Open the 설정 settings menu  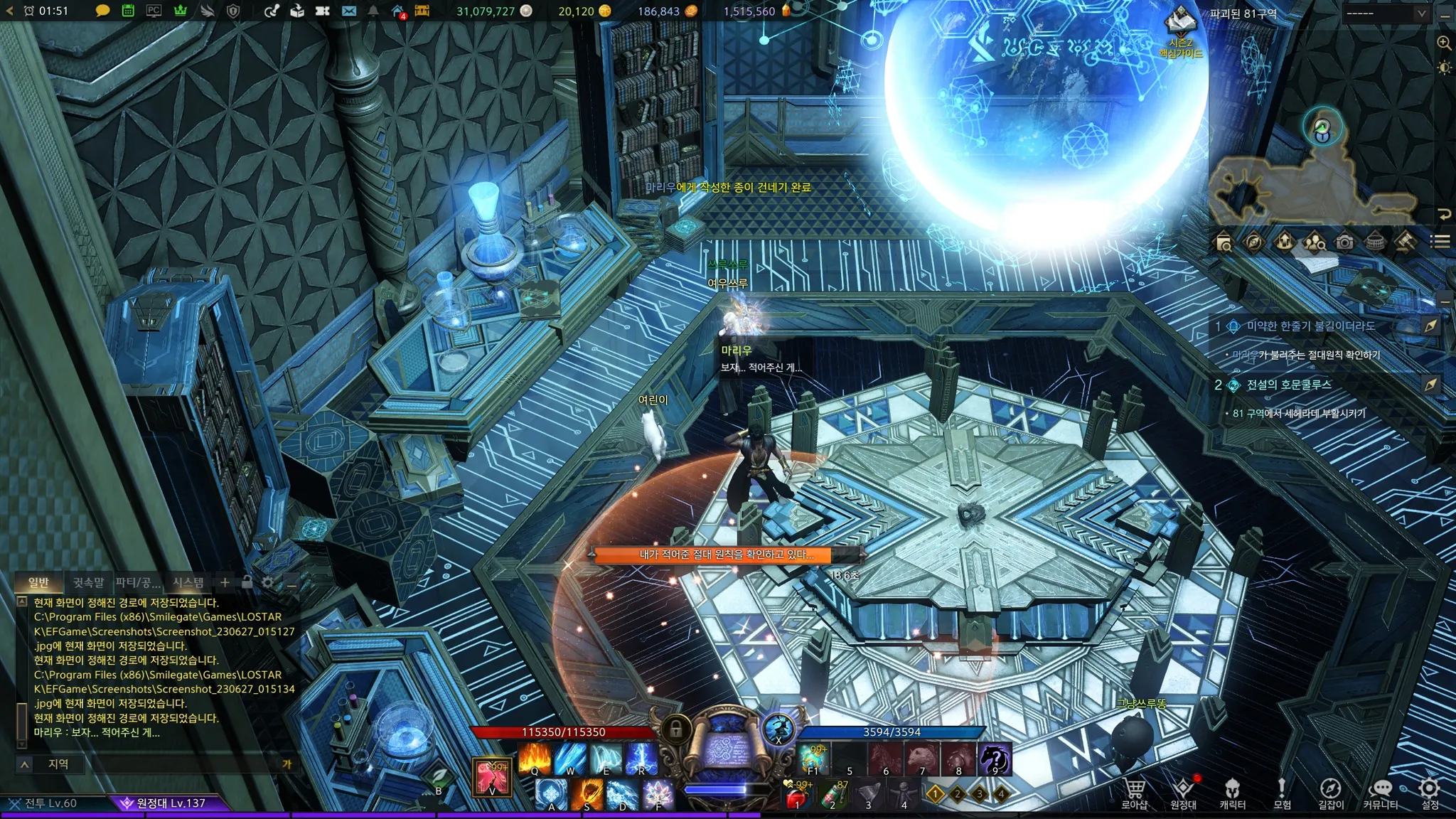1430,792
